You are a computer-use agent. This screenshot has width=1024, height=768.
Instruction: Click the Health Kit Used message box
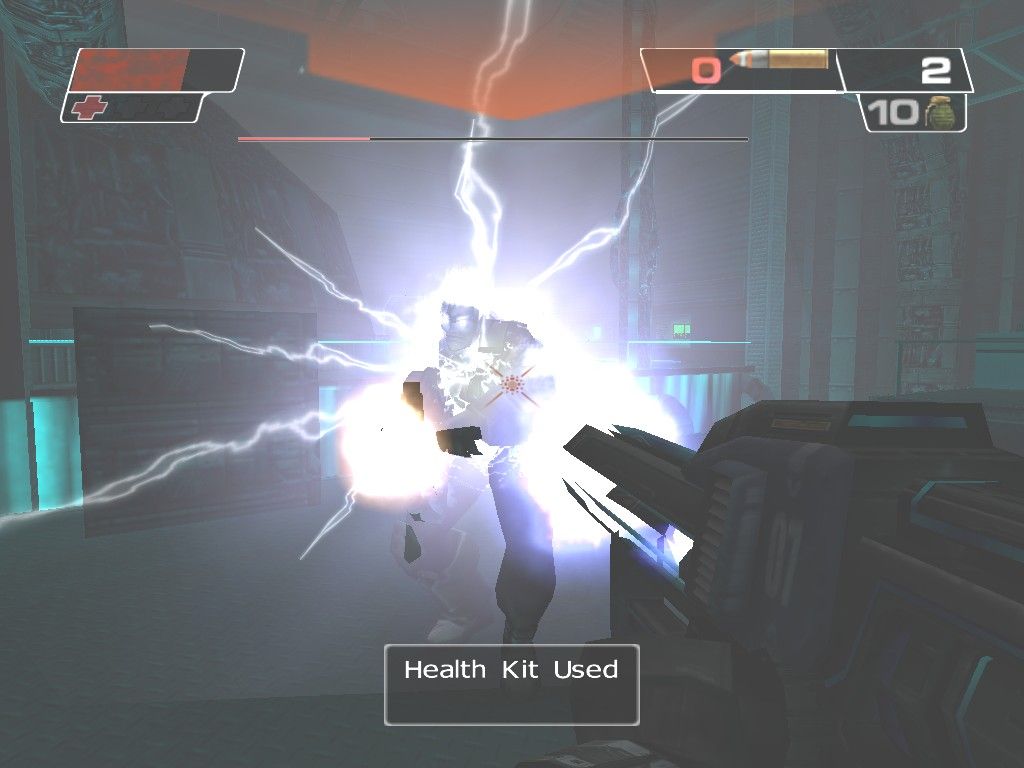click(511, 684)
